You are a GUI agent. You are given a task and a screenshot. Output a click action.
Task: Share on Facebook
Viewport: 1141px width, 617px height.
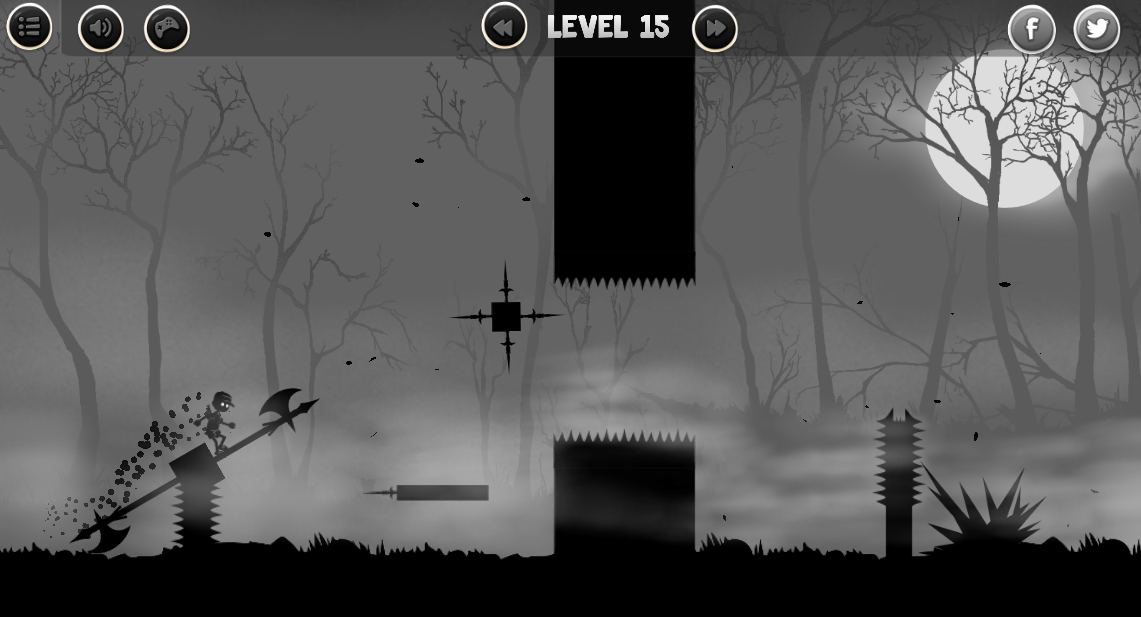(1031, 29)
